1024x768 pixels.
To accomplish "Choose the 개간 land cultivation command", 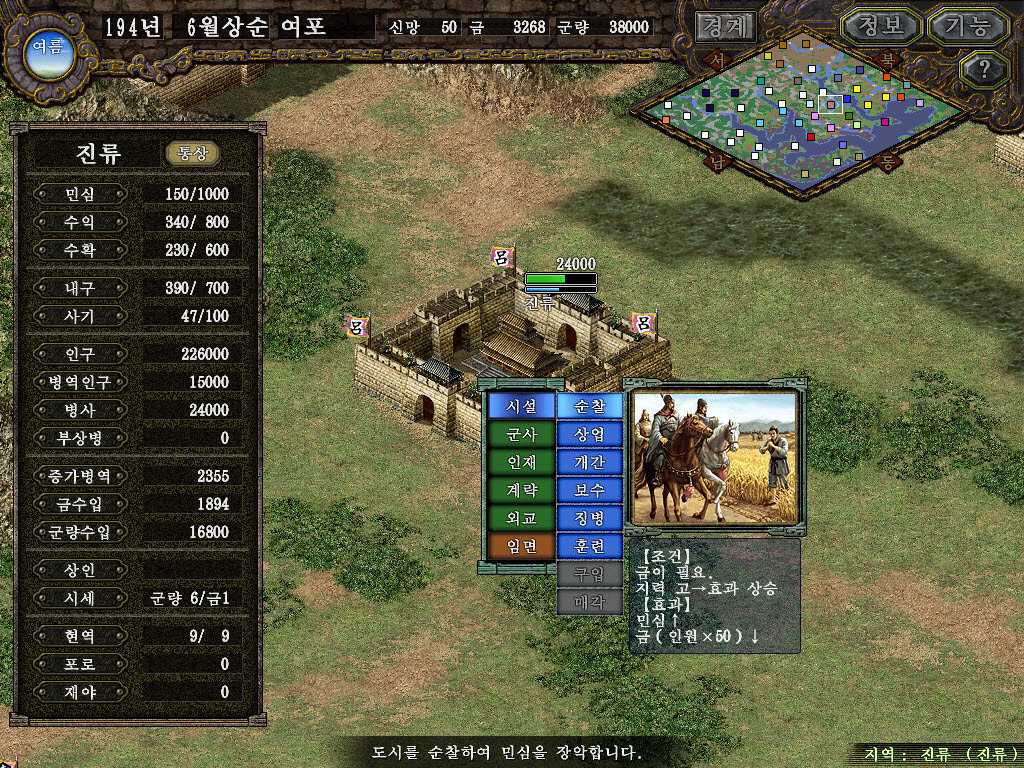I will pos(589,463).
